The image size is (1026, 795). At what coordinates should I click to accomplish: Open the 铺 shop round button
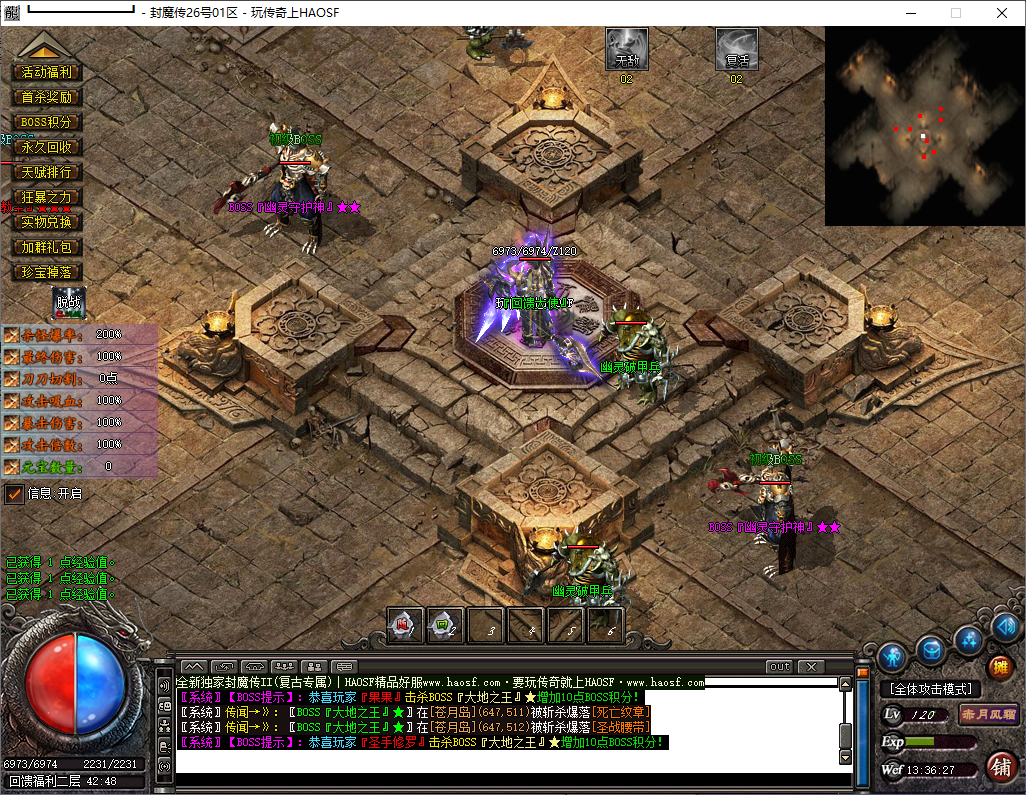999,767
